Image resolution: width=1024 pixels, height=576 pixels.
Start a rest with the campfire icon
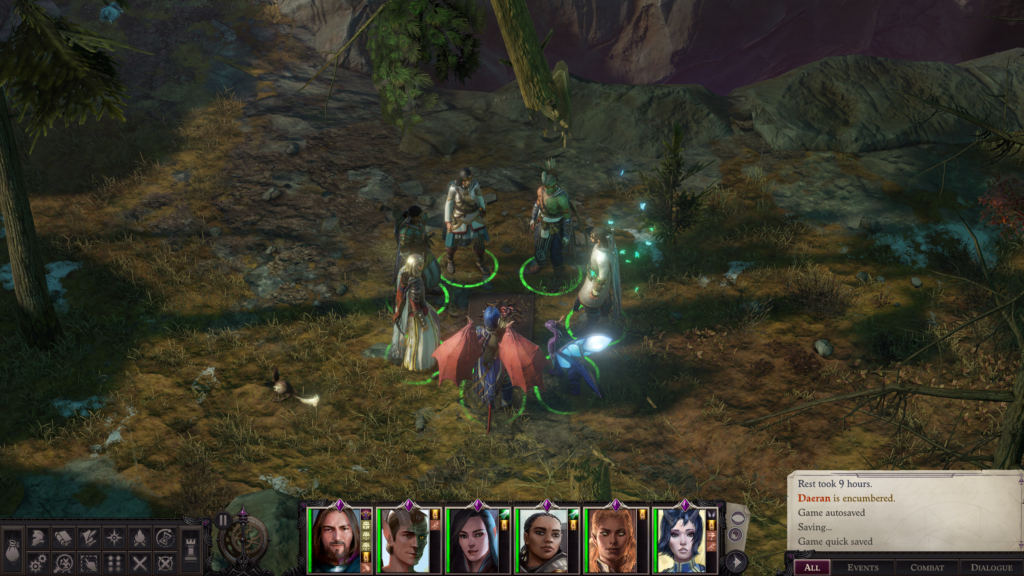pyautogui.click(x=140, y=538)
